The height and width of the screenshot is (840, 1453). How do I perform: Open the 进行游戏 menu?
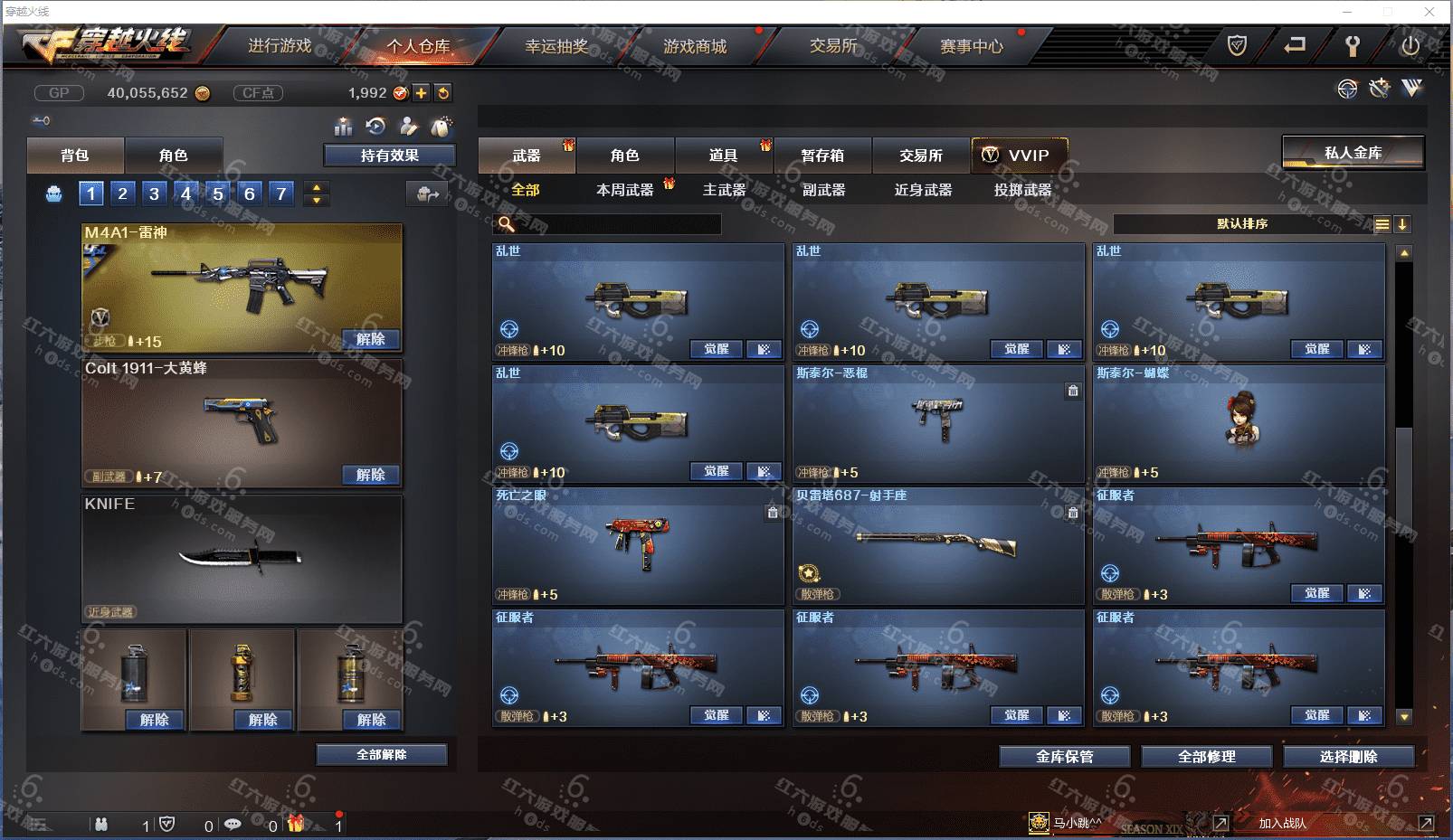click(280, 46)
